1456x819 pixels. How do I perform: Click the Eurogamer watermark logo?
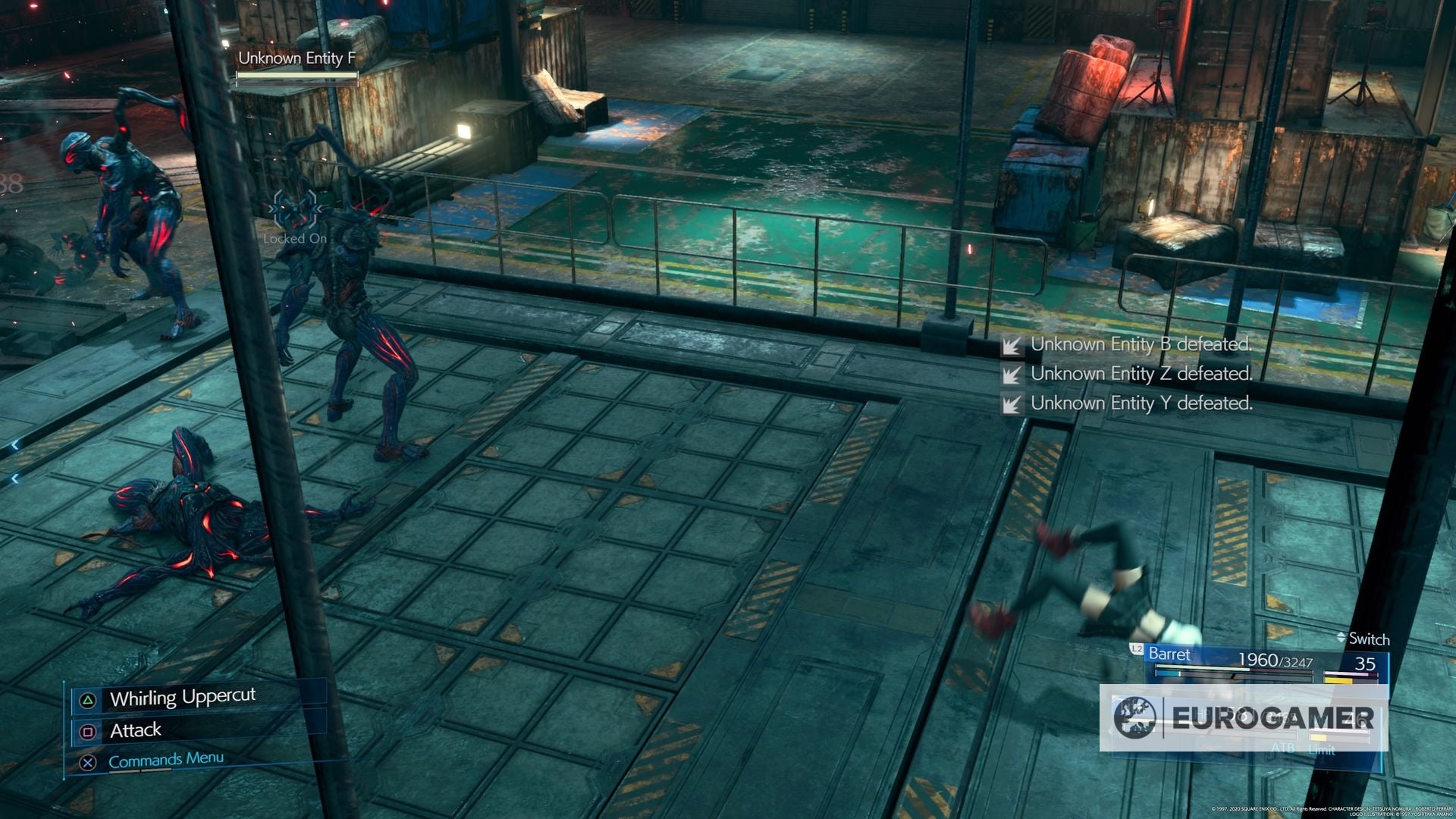point(1244,717)
